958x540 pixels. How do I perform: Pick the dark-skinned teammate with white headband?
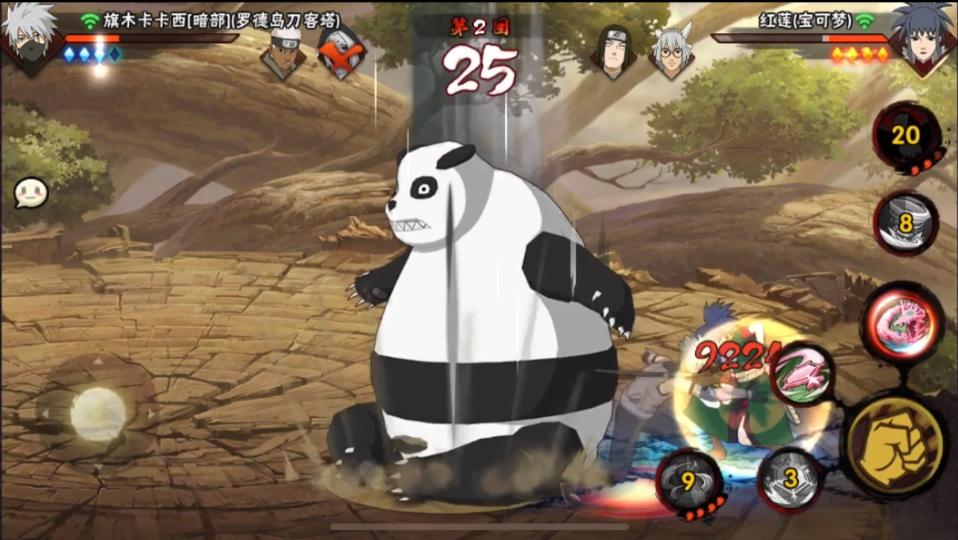click(283, 52)
